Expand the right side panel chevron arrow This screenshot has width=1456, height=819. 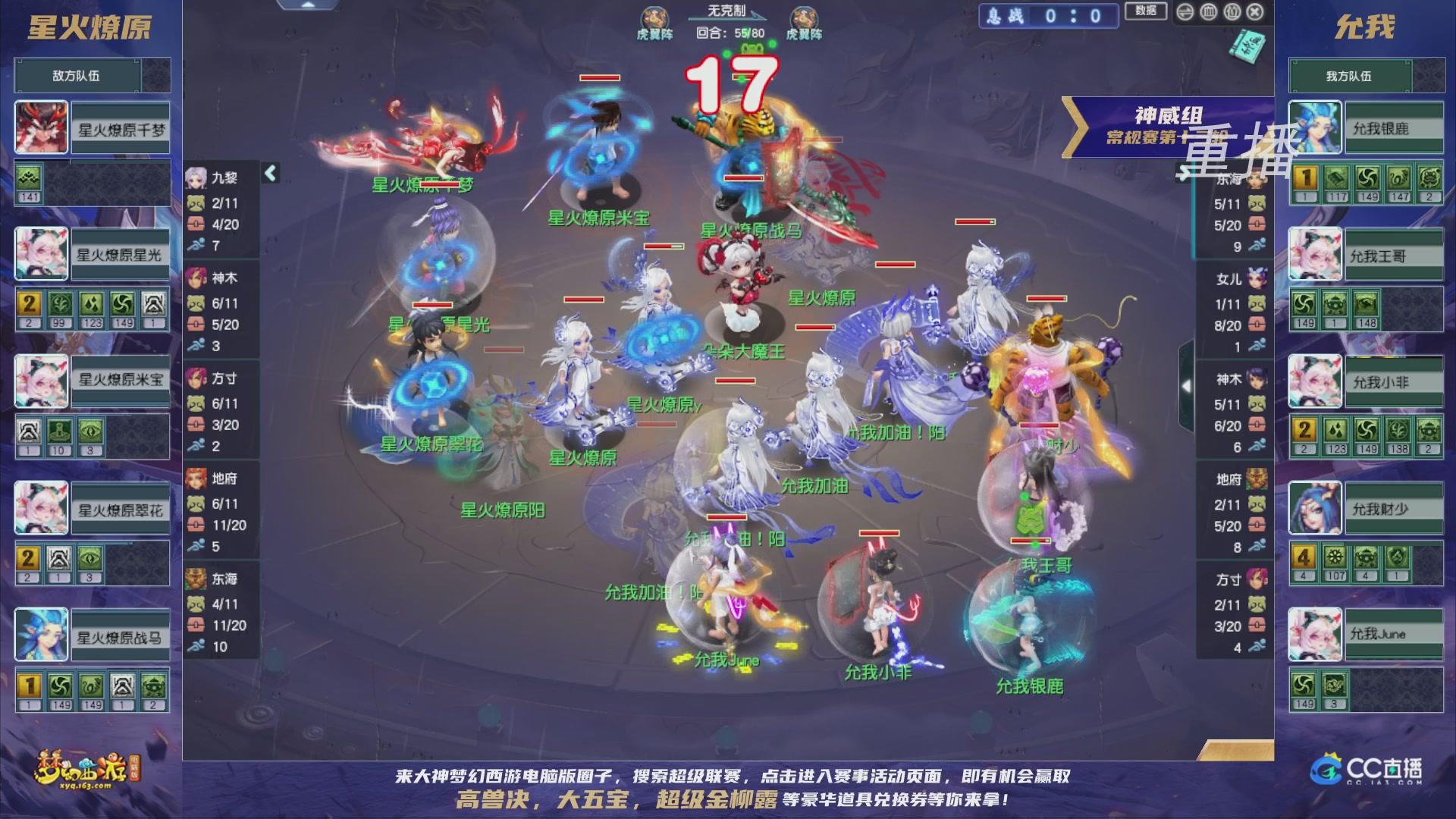point(1187,385)
